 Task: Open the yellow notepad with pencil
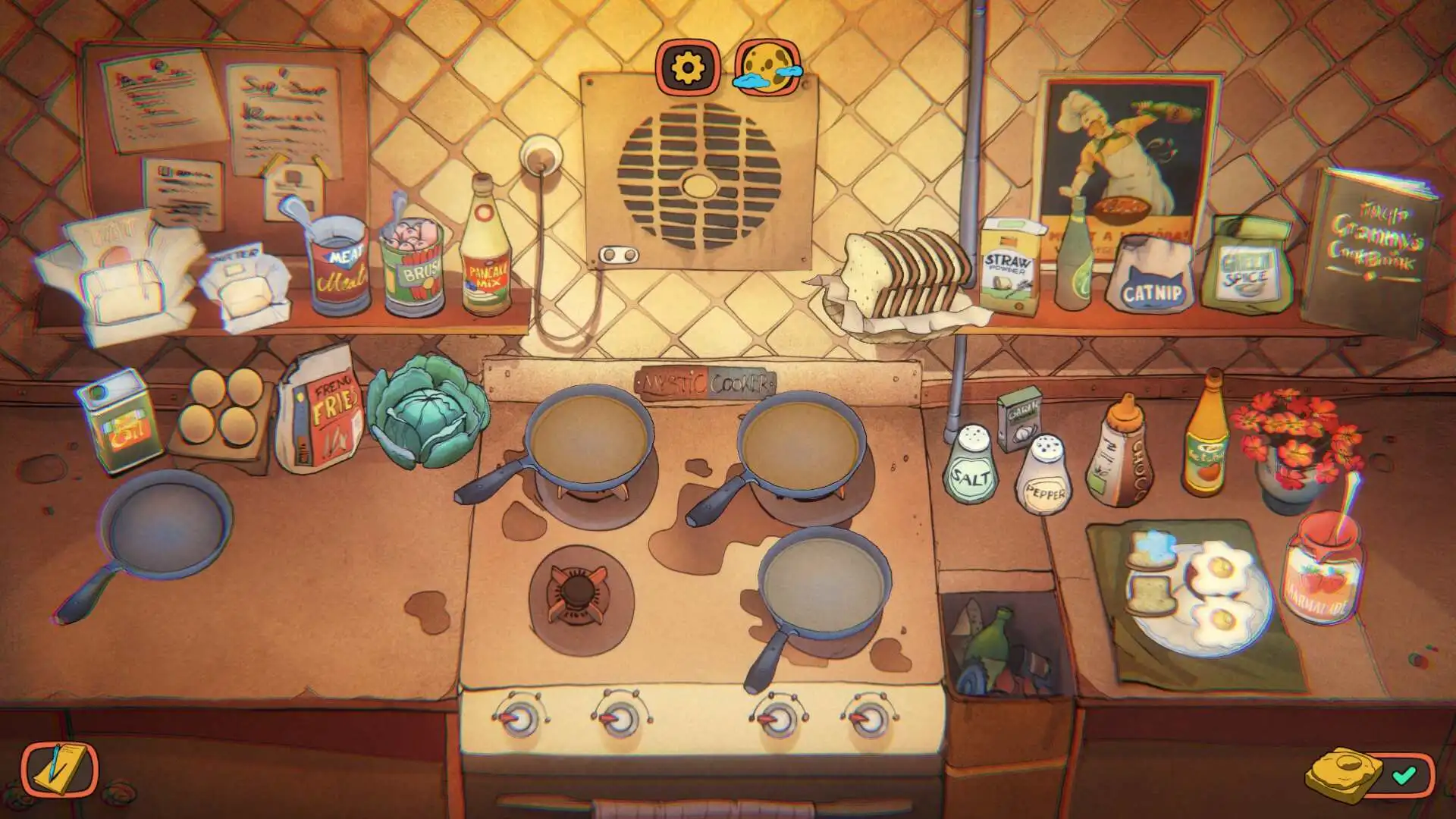pos(59,770)
